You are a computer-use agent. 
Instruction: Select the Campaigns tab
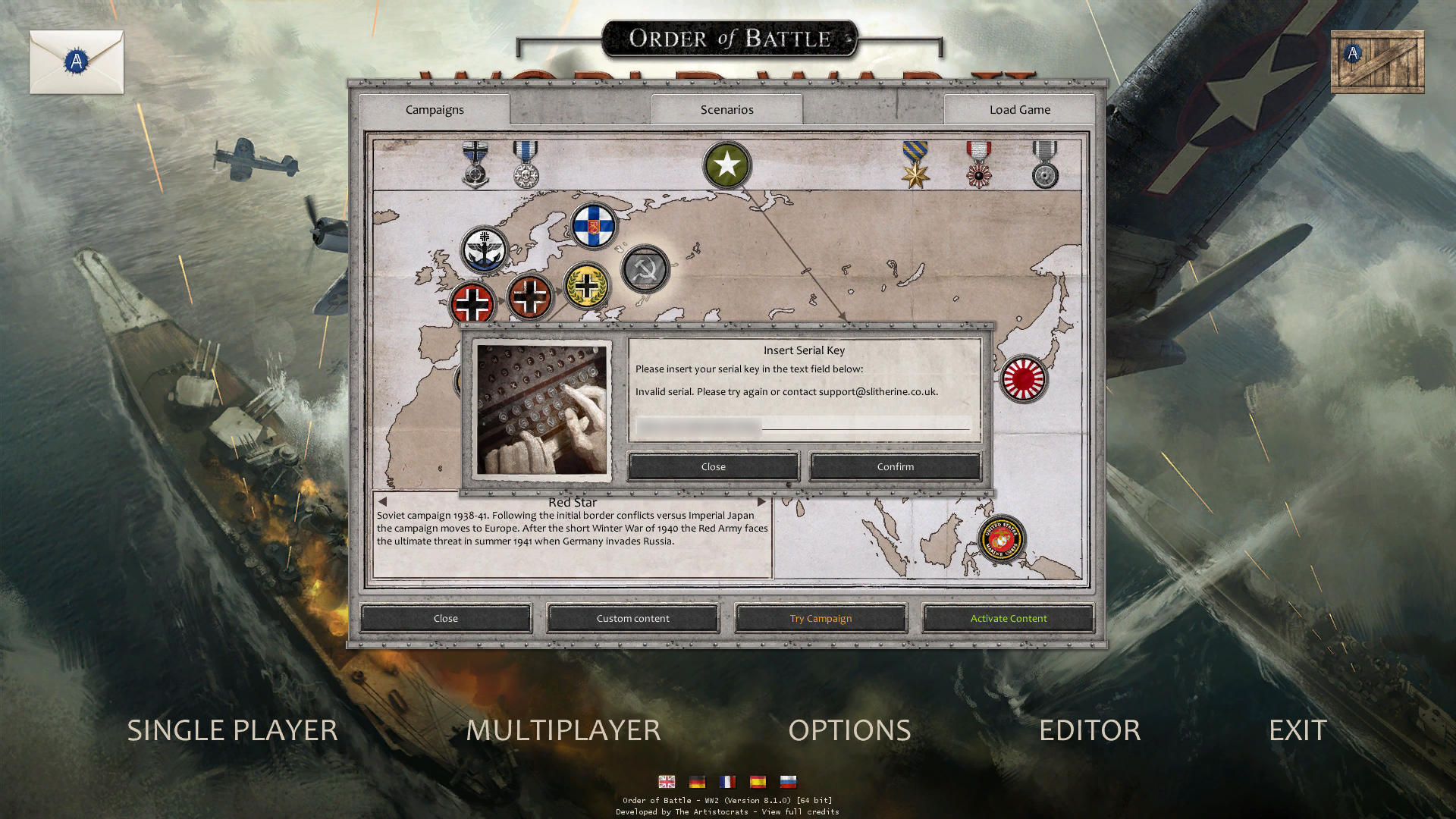pos(434,110)
